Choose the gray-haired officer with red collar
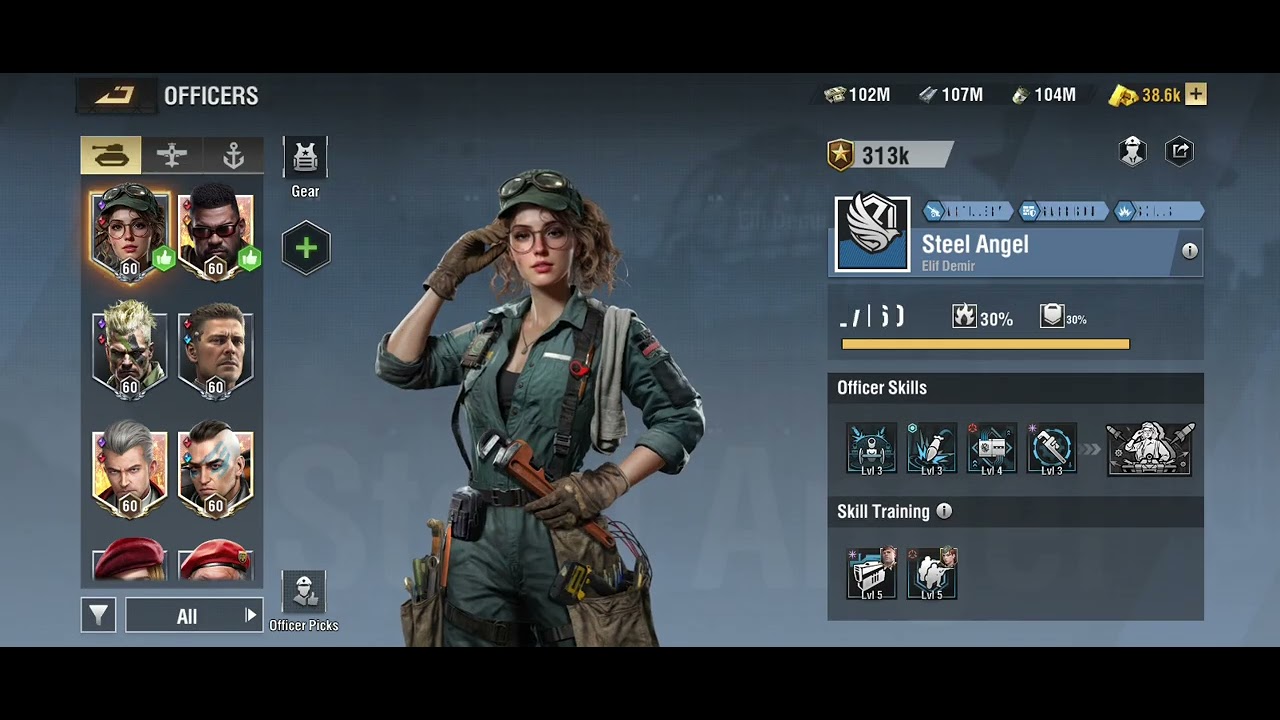Screen dimensions: 1280x720 (x=129, y=470)
